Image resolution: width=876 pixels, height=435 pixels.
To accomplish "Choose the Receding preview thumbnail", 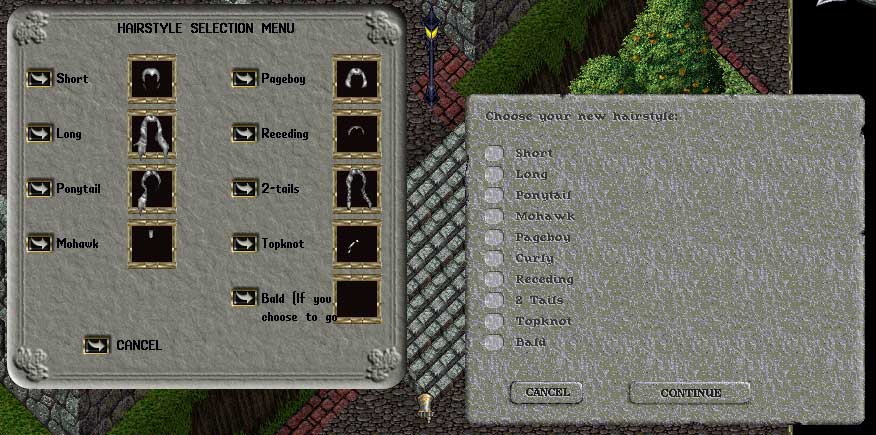I will click(357, 134).
